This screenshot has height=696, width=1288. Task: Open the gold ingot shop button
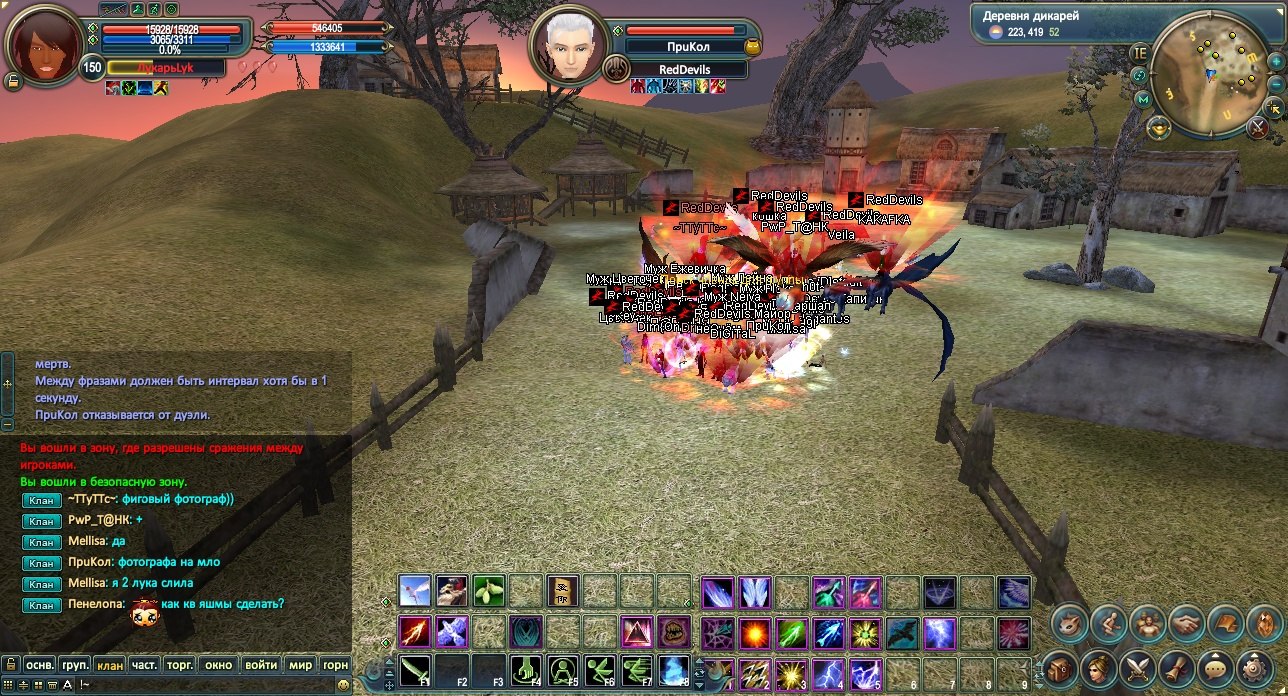(1159, 126)
